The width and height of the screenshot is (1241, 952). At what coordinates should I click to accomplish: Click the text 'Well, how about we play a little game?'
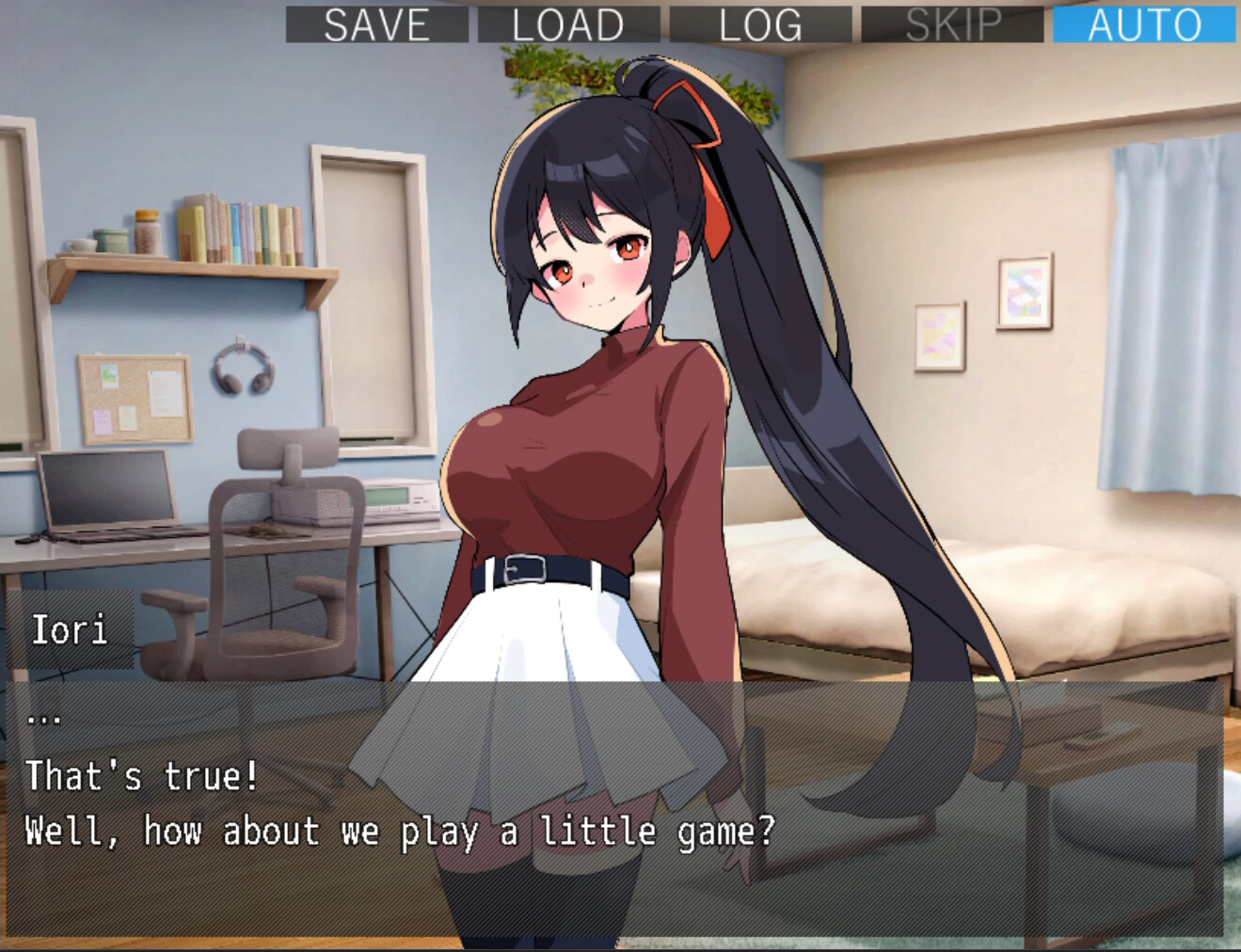pos(400,831)
